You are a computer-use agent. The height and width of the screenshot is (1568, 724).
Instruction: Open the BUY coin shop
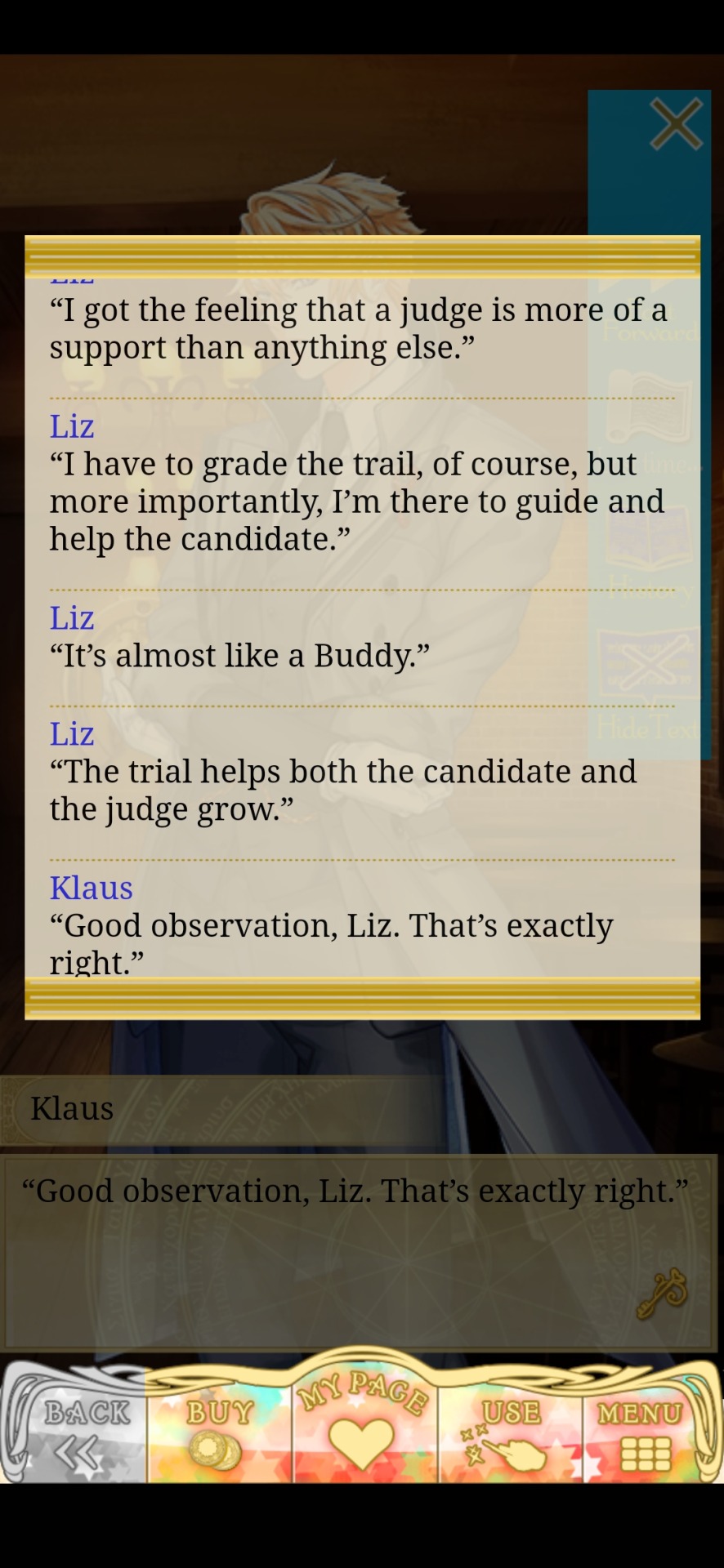tap(218, 1433)
